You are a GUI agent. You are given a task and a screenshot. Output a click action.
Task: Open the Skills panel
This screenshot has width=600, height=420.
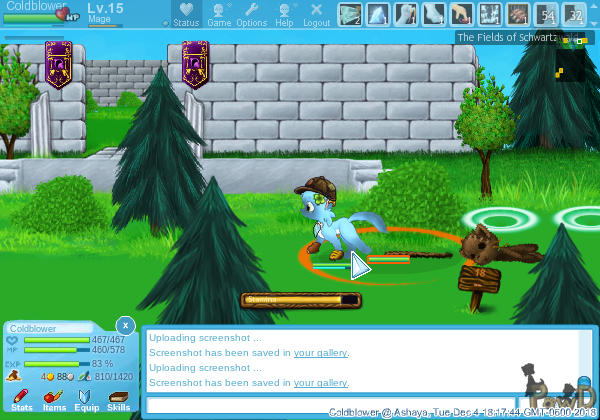point(118,400)
